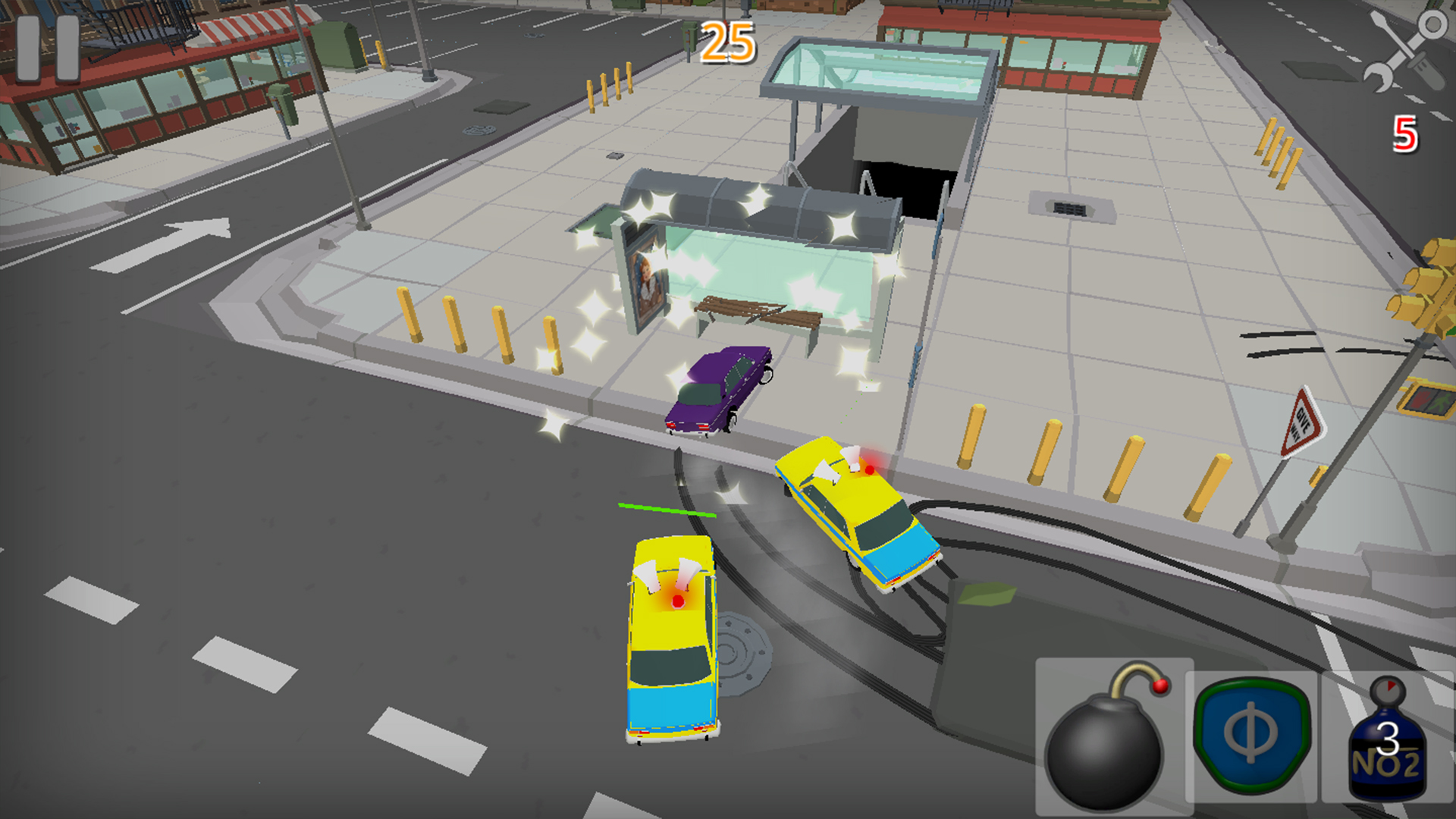Screen dimensions: 1456x819
Task: Click the Give Way road sign
Action: pyautogui.click(x=1305, y=420)
